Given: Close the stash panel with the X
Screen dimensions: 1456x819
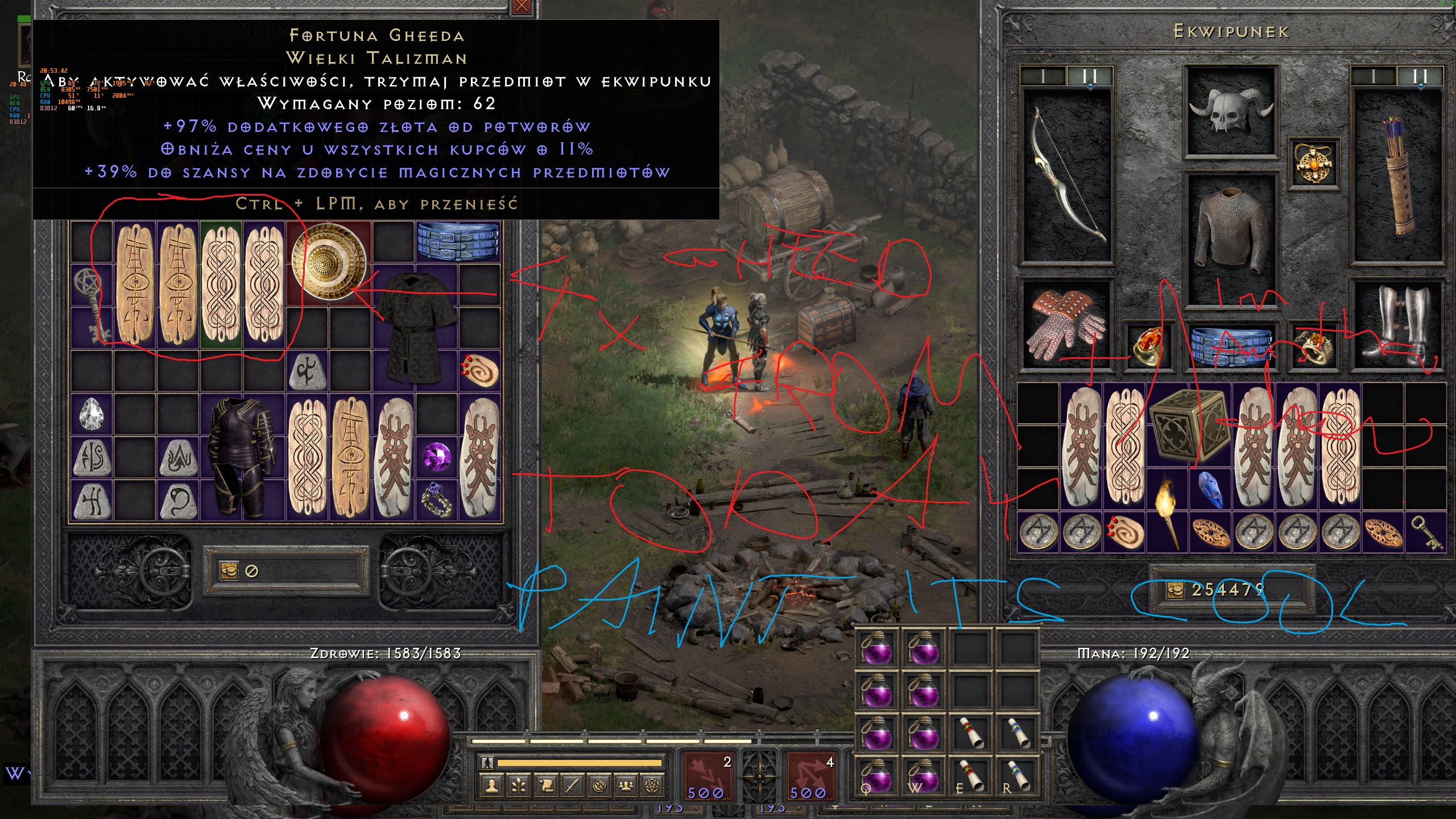Looking at the screenshot, I should click(522, 7).
